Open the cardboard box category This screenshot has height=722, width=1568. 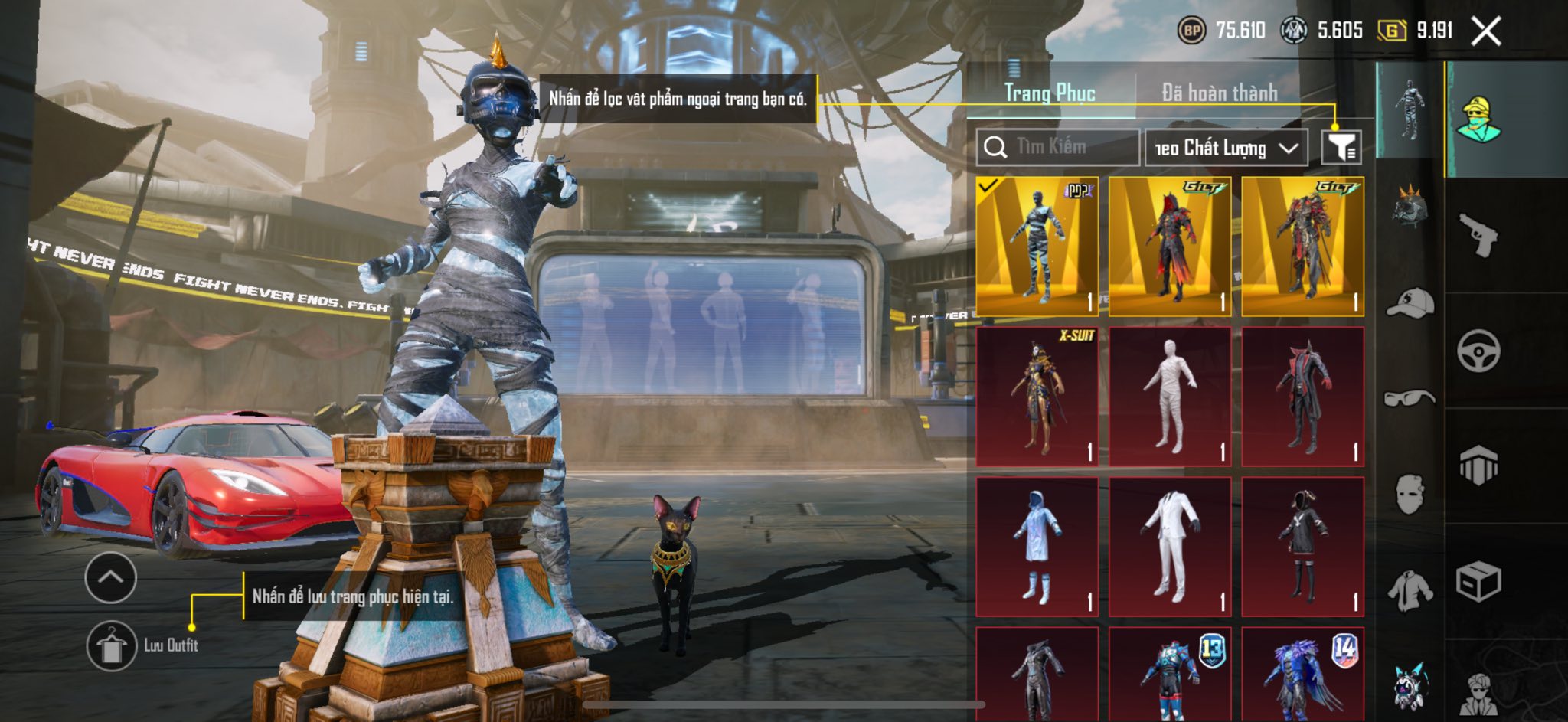pos(1478,582)
